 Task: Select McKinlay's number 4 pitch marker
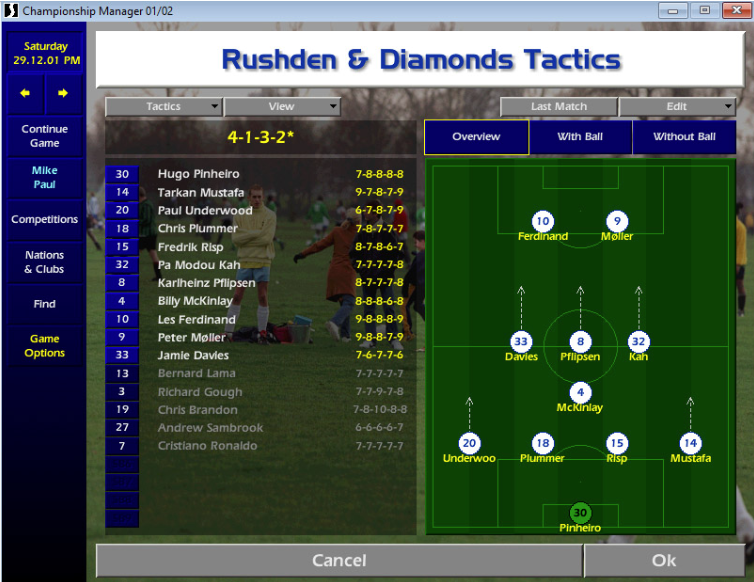point(580,393)
